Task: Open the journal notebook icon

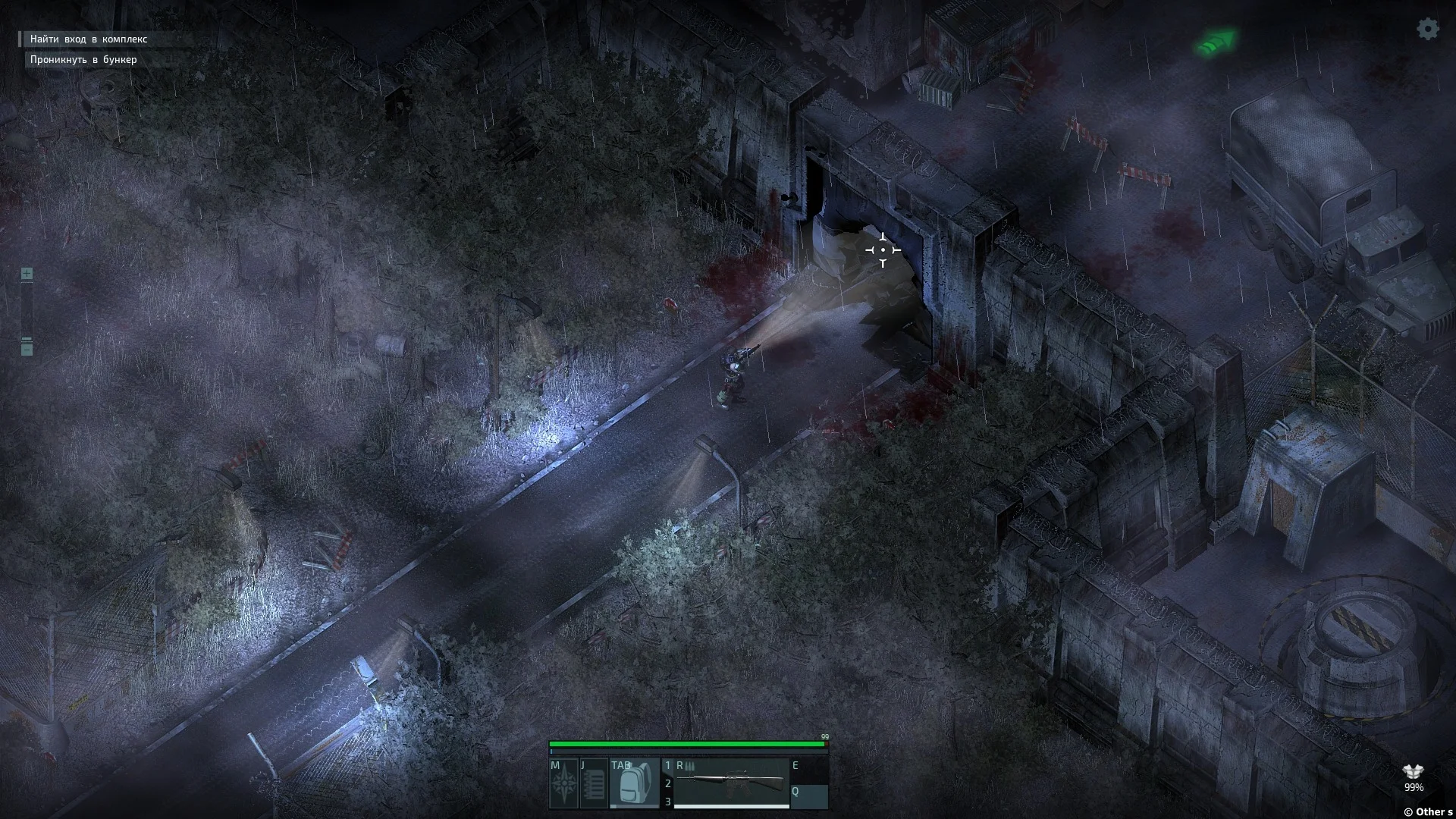Action: coord(594,784)
